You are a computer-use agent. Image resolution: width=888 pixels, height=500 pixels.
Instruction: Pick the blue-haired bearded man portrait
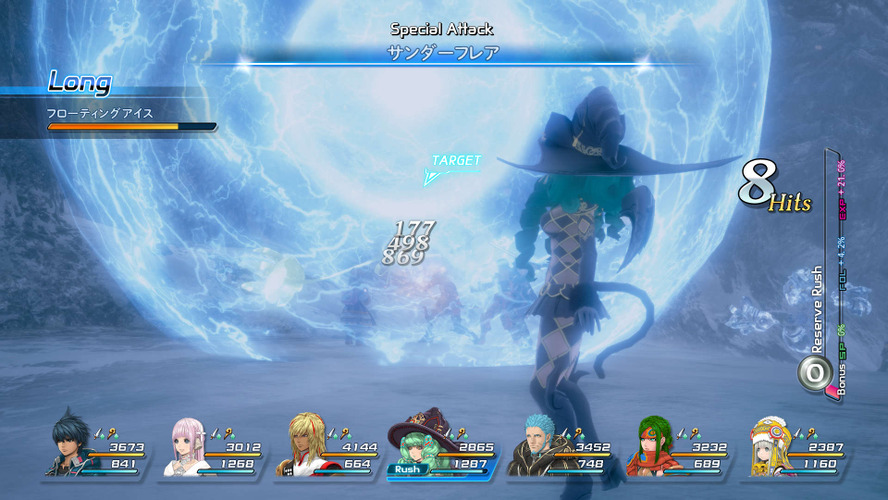tap(536, 447)
